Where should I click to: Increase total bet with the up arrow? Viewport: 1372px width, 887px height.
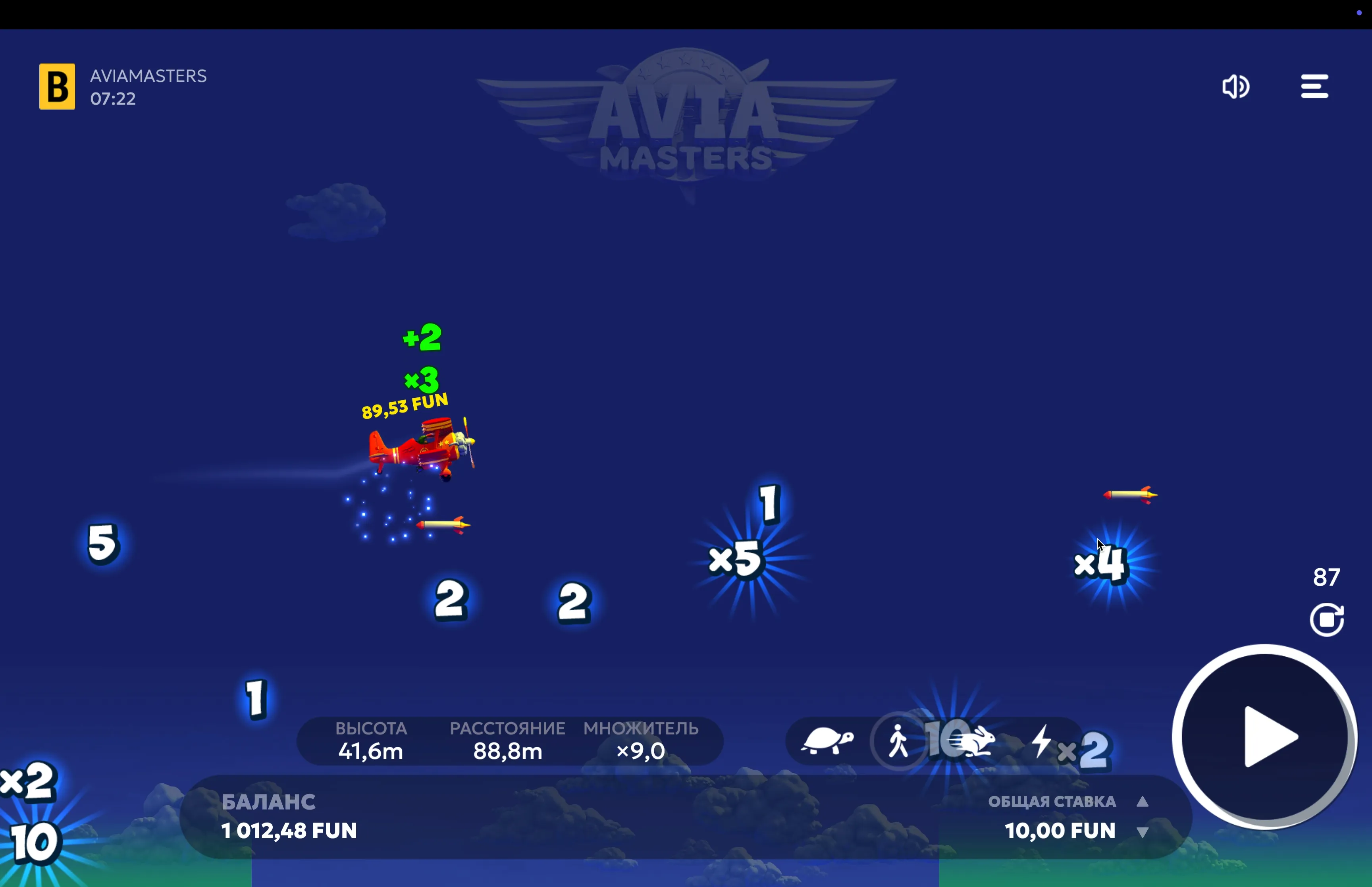click(x=1143, y=802)
